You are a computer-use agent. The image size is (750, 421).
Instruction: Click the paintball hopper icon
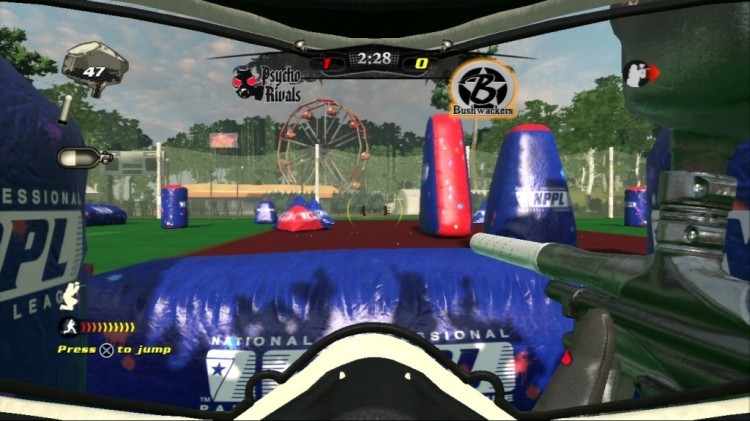[x=95, y=67]
